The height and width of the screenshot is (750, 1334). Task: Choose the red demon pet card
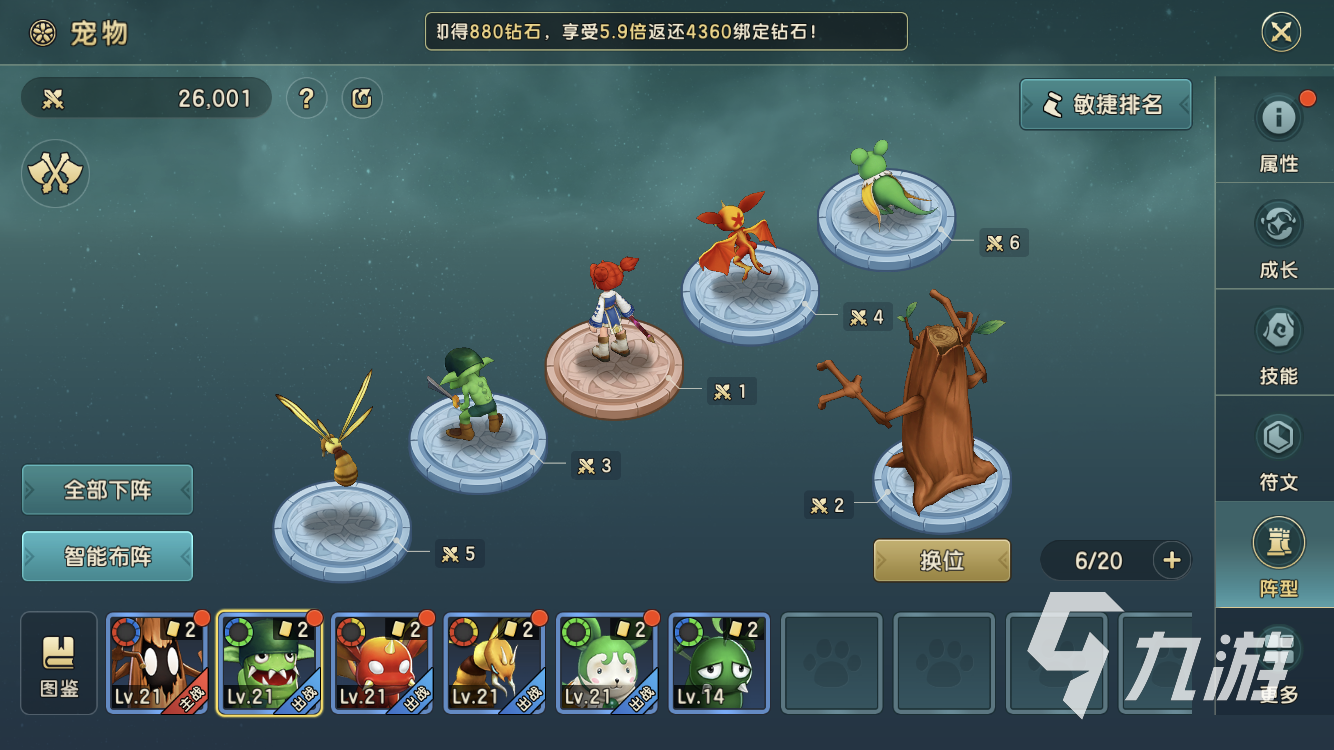382,663
